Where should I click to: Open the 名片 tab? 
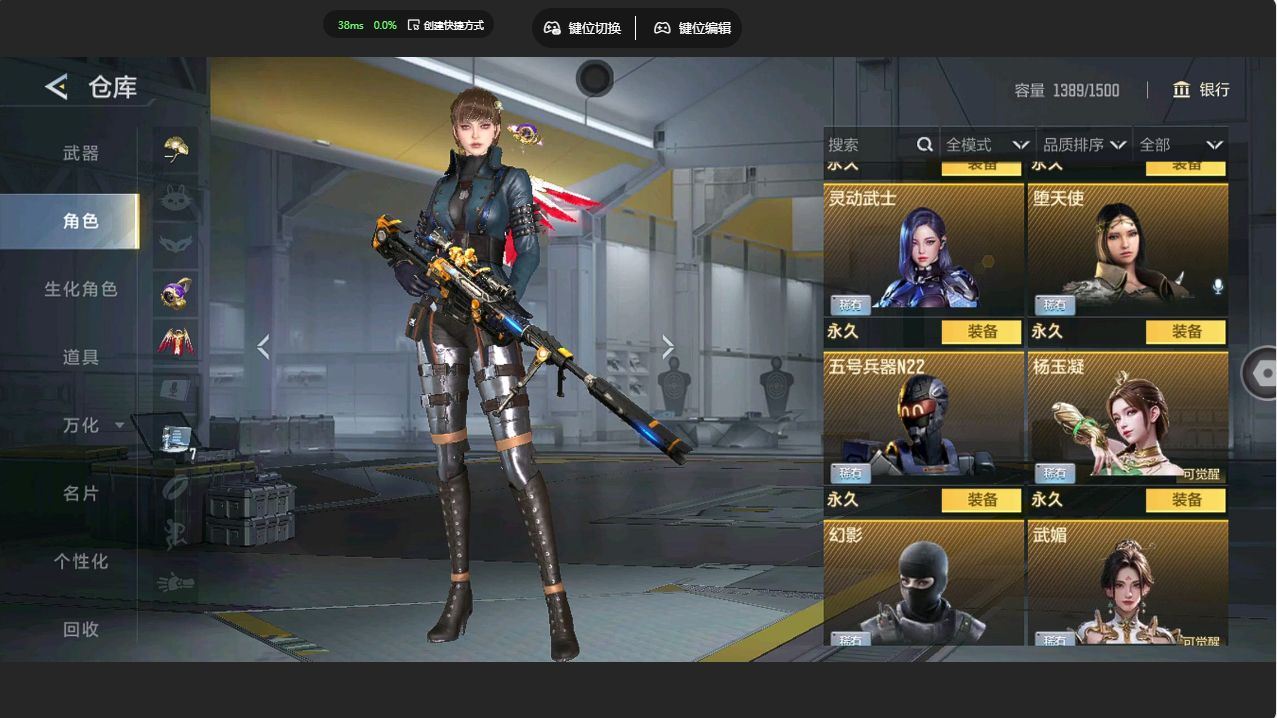tap(81, 493)
